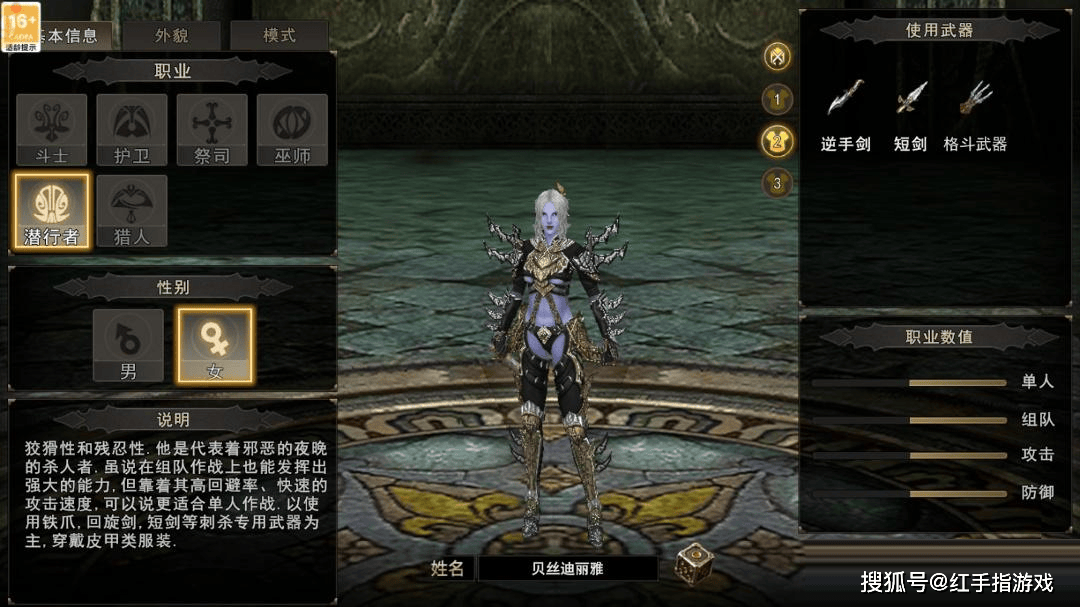Choose armor preview number 2
This screenshot has height=607, width=1080.
click(x=777, y=141)
